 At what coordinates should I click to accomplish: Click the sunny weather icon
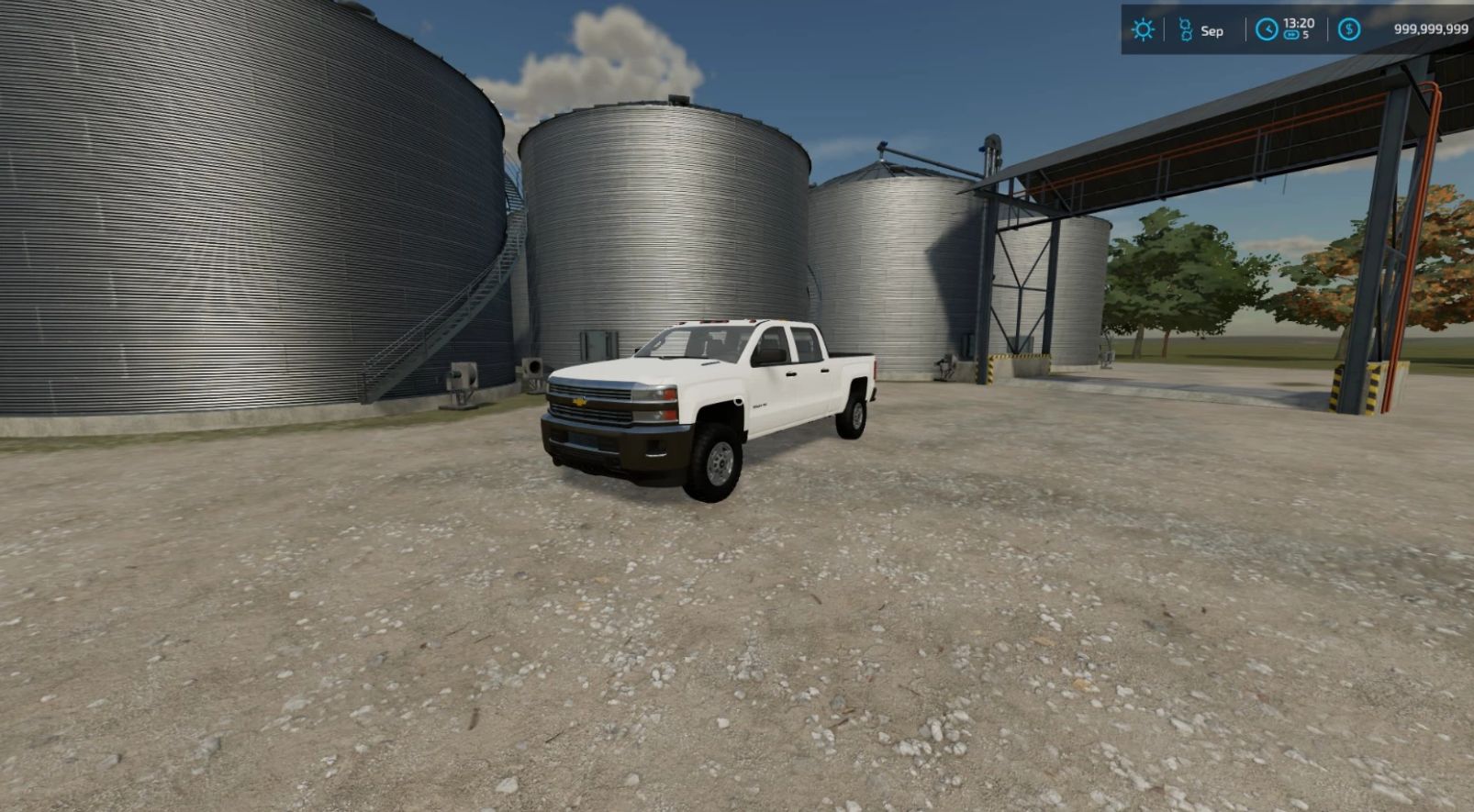1143,29
